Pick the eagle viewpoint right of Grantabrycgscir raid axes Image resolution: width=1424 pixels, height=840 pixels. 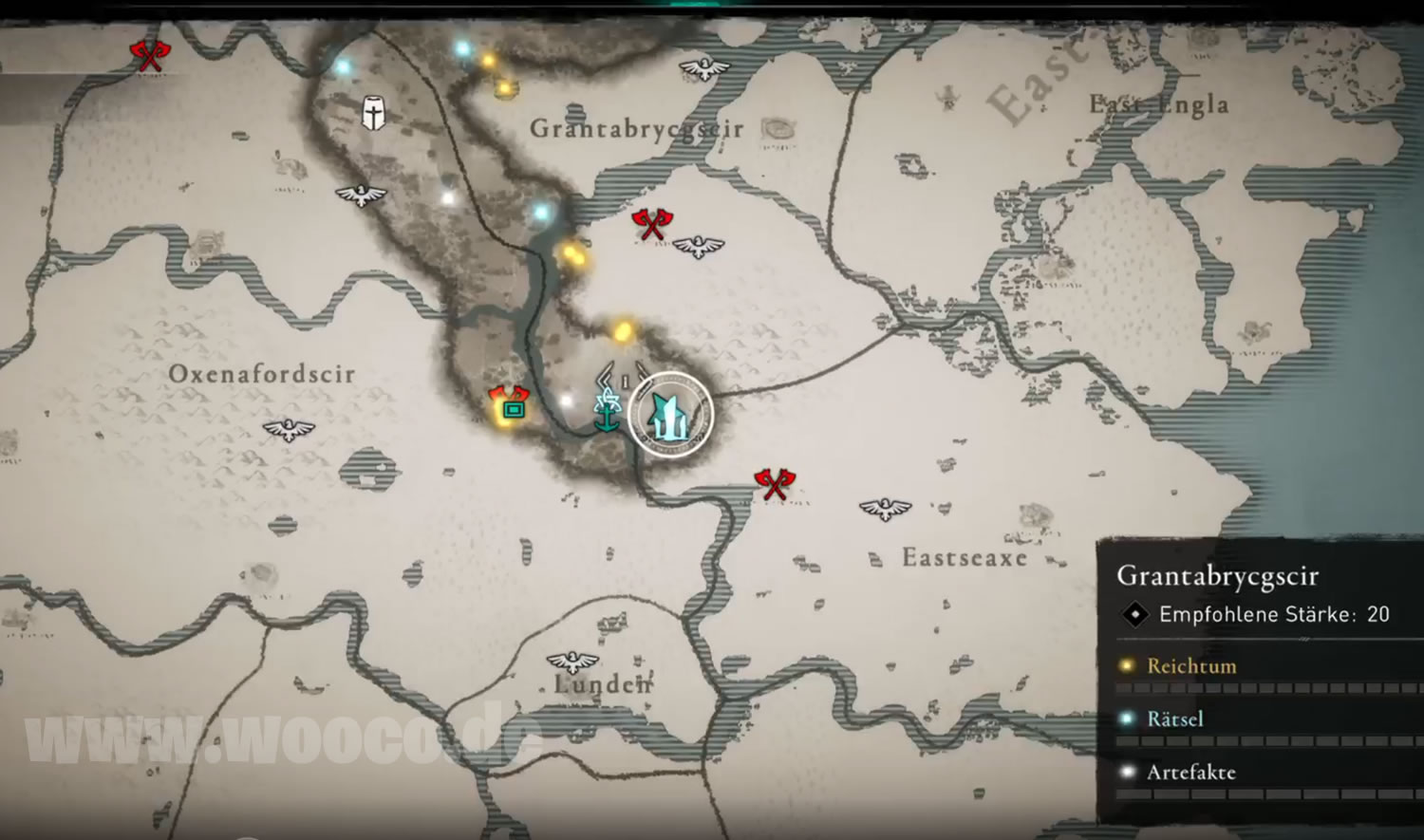pyautogui.click(x=699, y=247)
